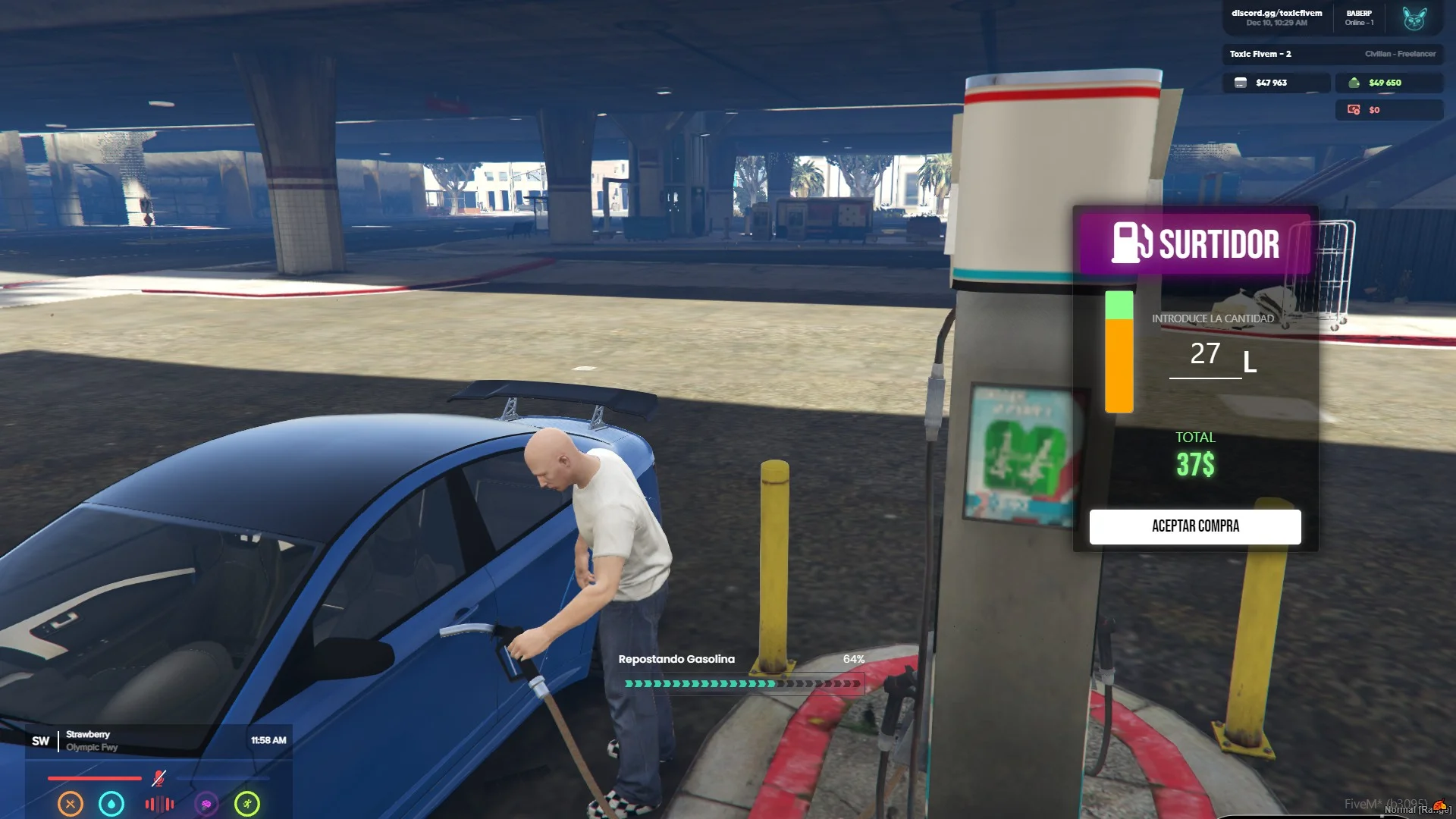Click the orange hunger status icon
This screenshot has width=1456, height=819.
click(x=71, y=803)
